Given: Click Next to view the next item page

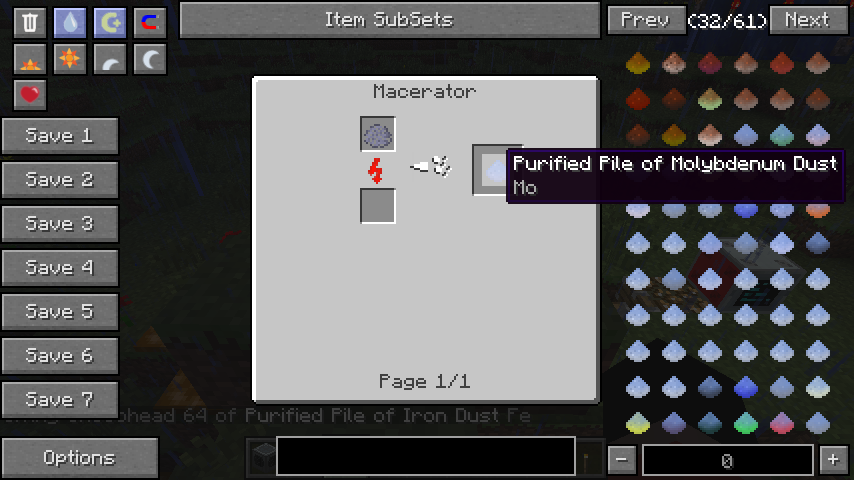Looking at the screenshot, I should pos(806,20).
